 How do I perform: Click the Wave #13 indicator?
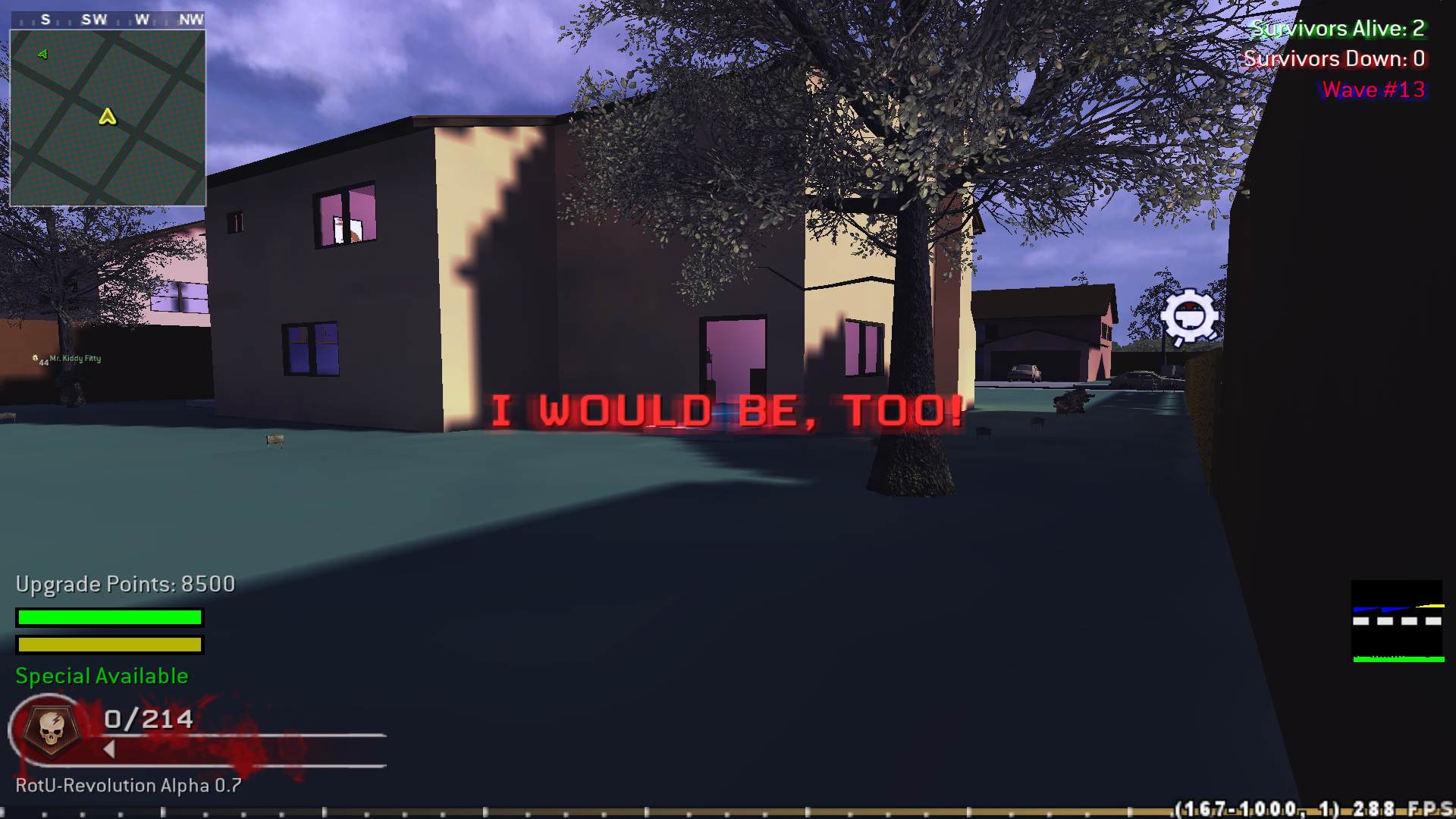click(x=1373, y=89)
